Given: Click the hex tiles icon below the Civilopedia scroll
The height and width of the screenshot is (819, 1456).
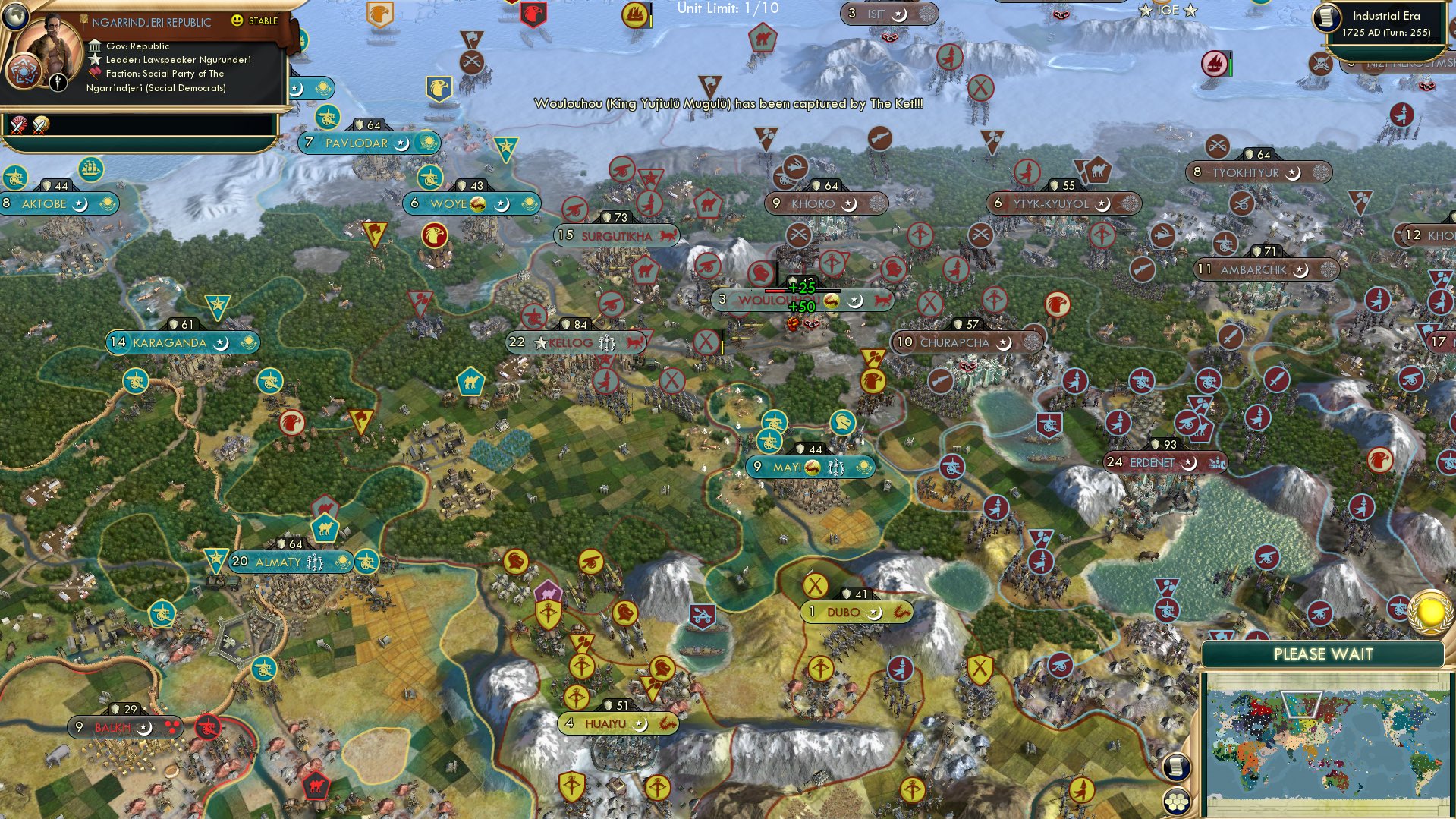Looking at the screenshot, I should [x=1178, y=803].
